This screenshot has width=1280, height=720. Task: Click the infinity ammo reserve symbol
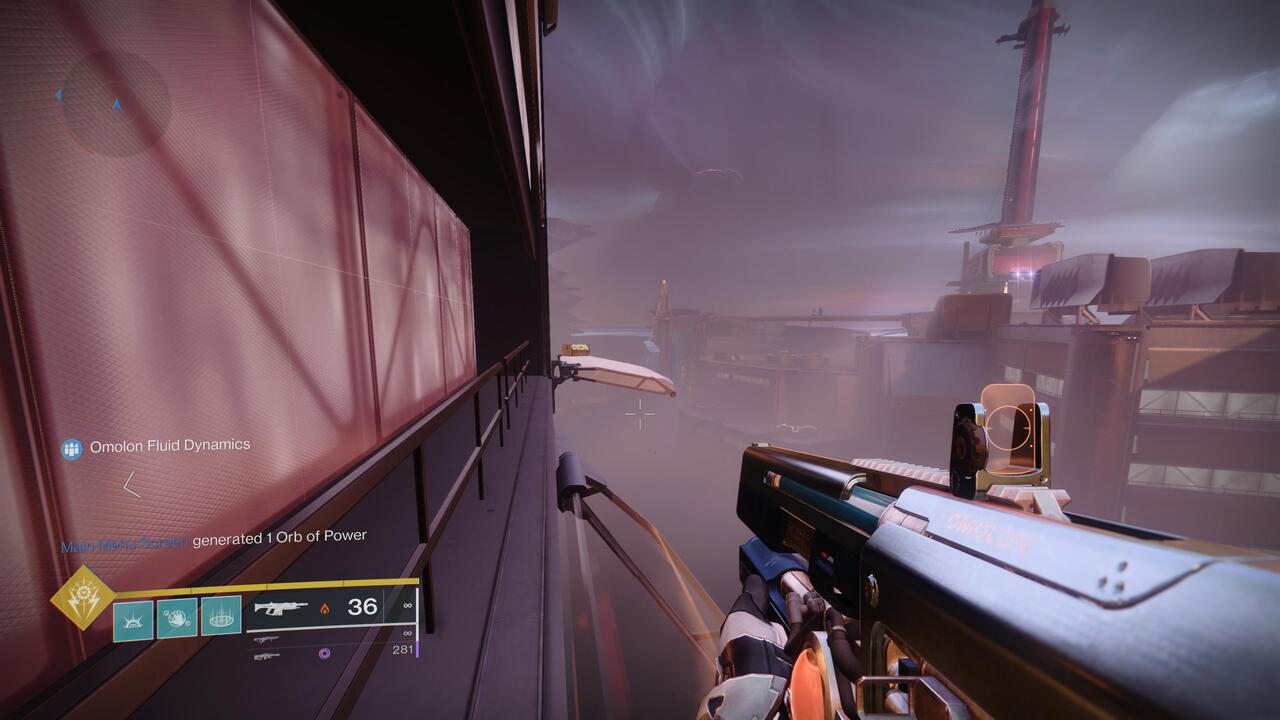pyautogui.click(x=407, y=605)
